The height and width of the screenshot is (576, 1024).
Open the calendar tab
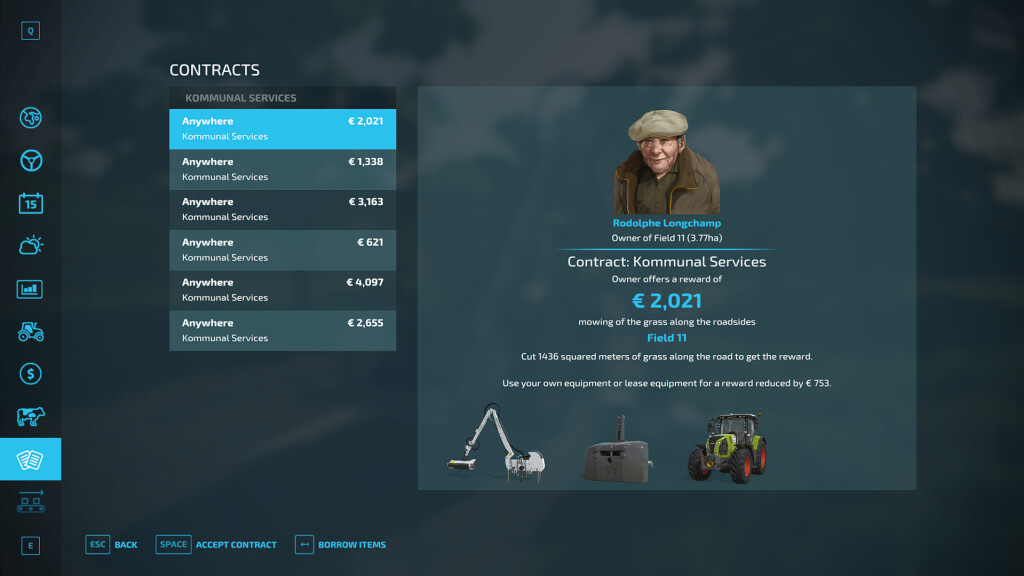(x=31, y=203)
